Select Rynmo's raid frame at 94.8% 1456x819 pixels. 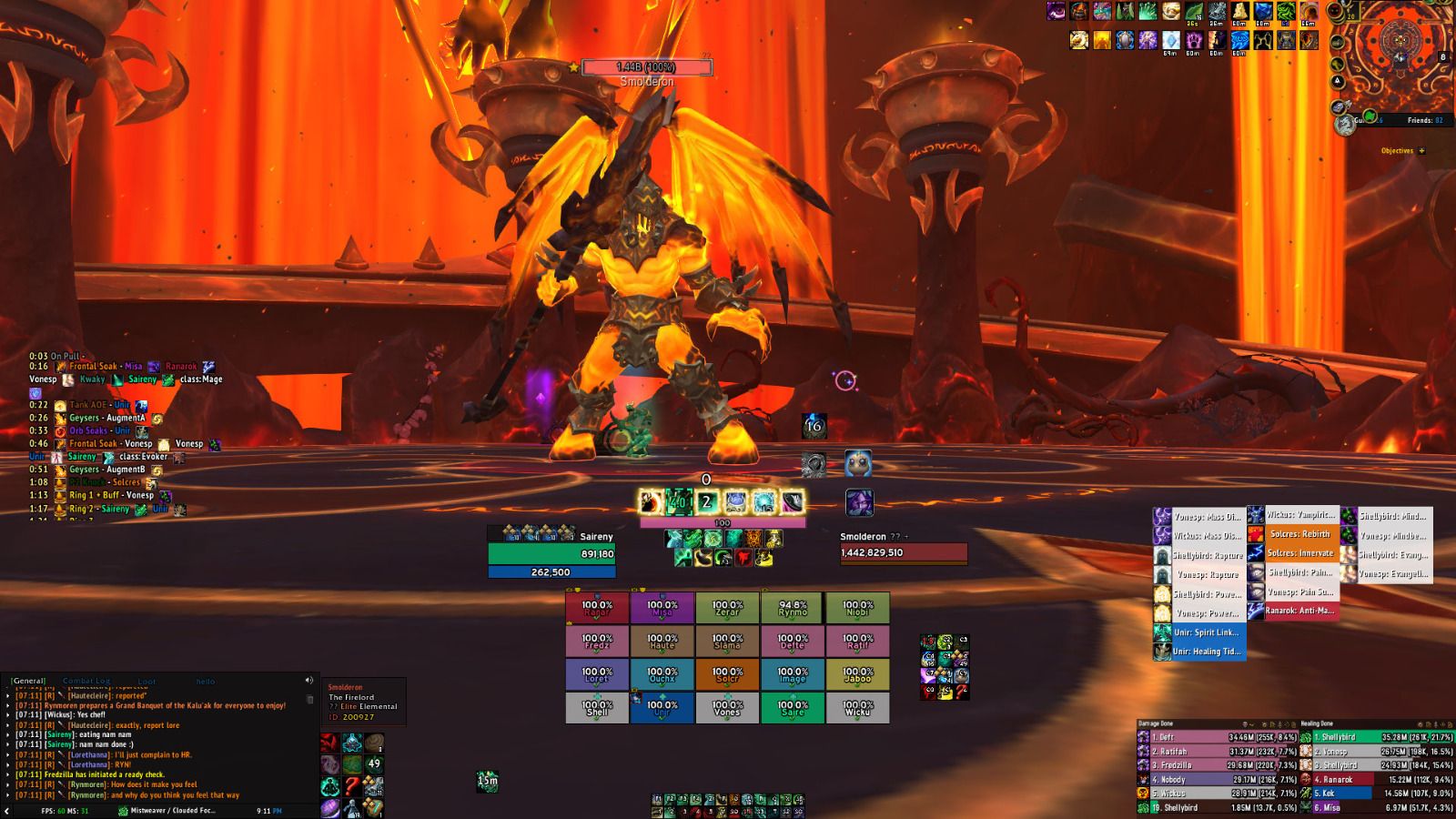[x=793, y=608]
